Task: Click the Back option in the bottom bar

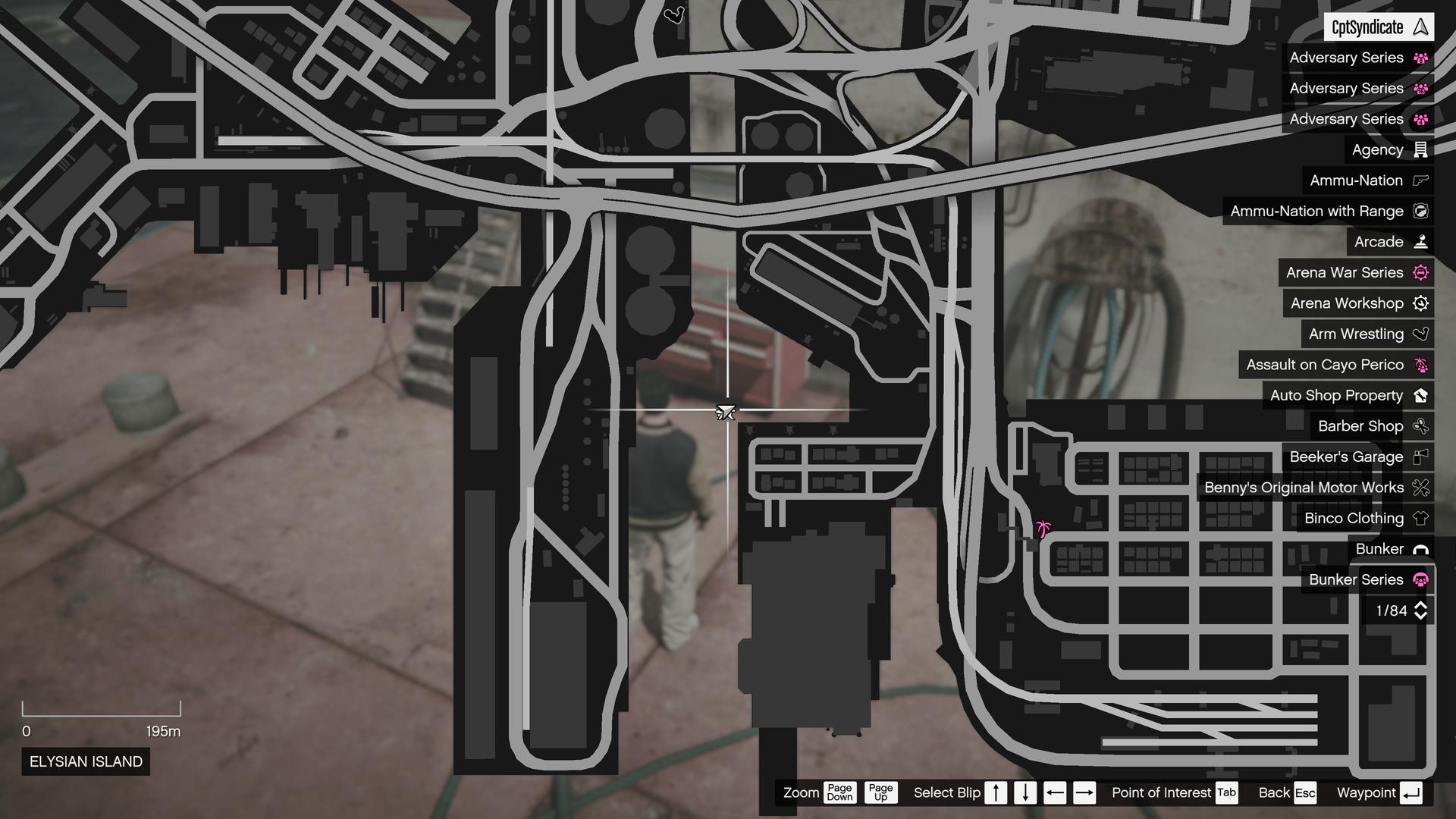Action: (1273, 792)
